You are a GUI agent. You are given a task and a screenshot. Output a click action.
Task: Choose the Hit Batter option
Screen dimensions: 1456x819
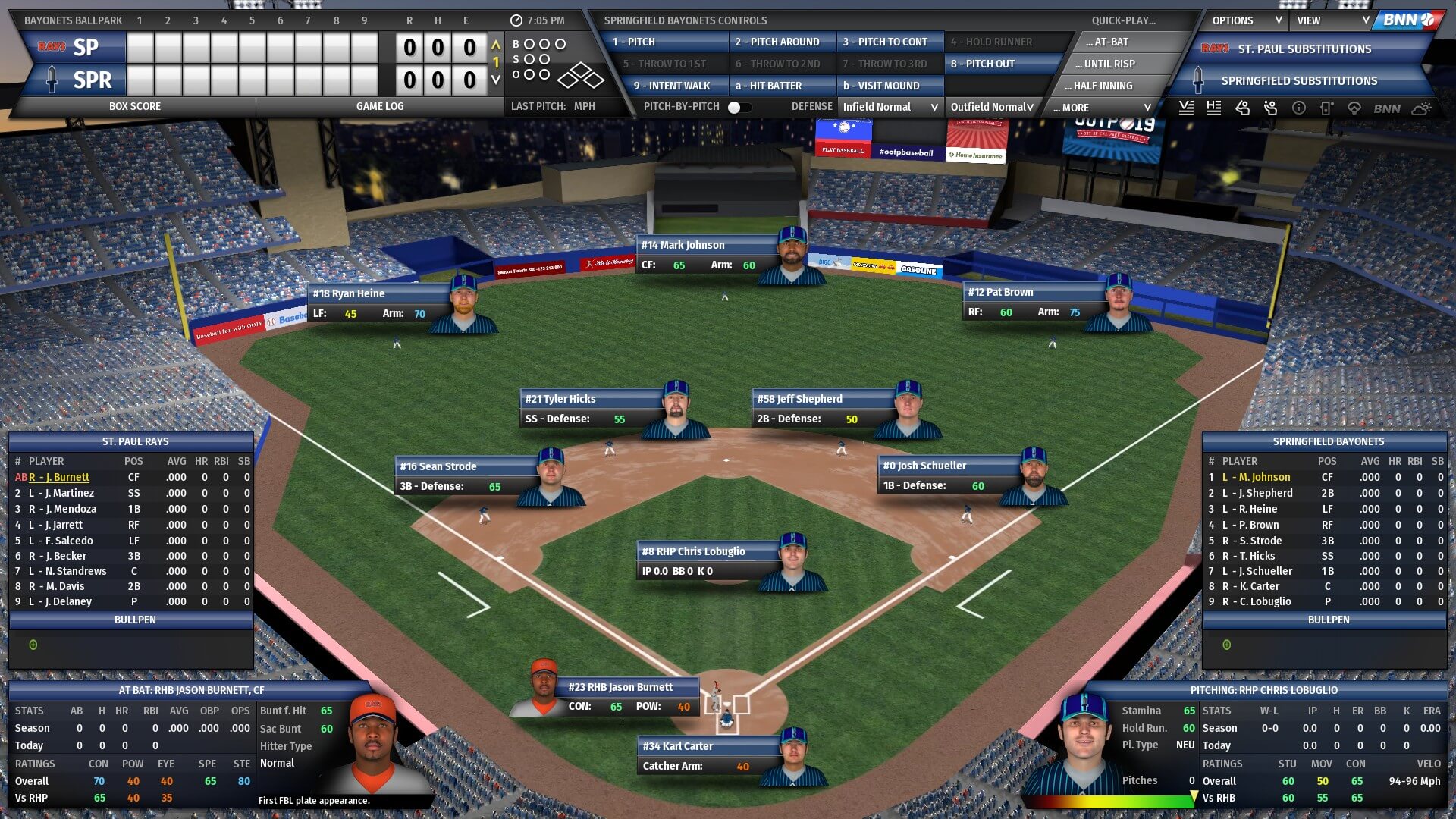pyautogui.click(x=781, y=86)
